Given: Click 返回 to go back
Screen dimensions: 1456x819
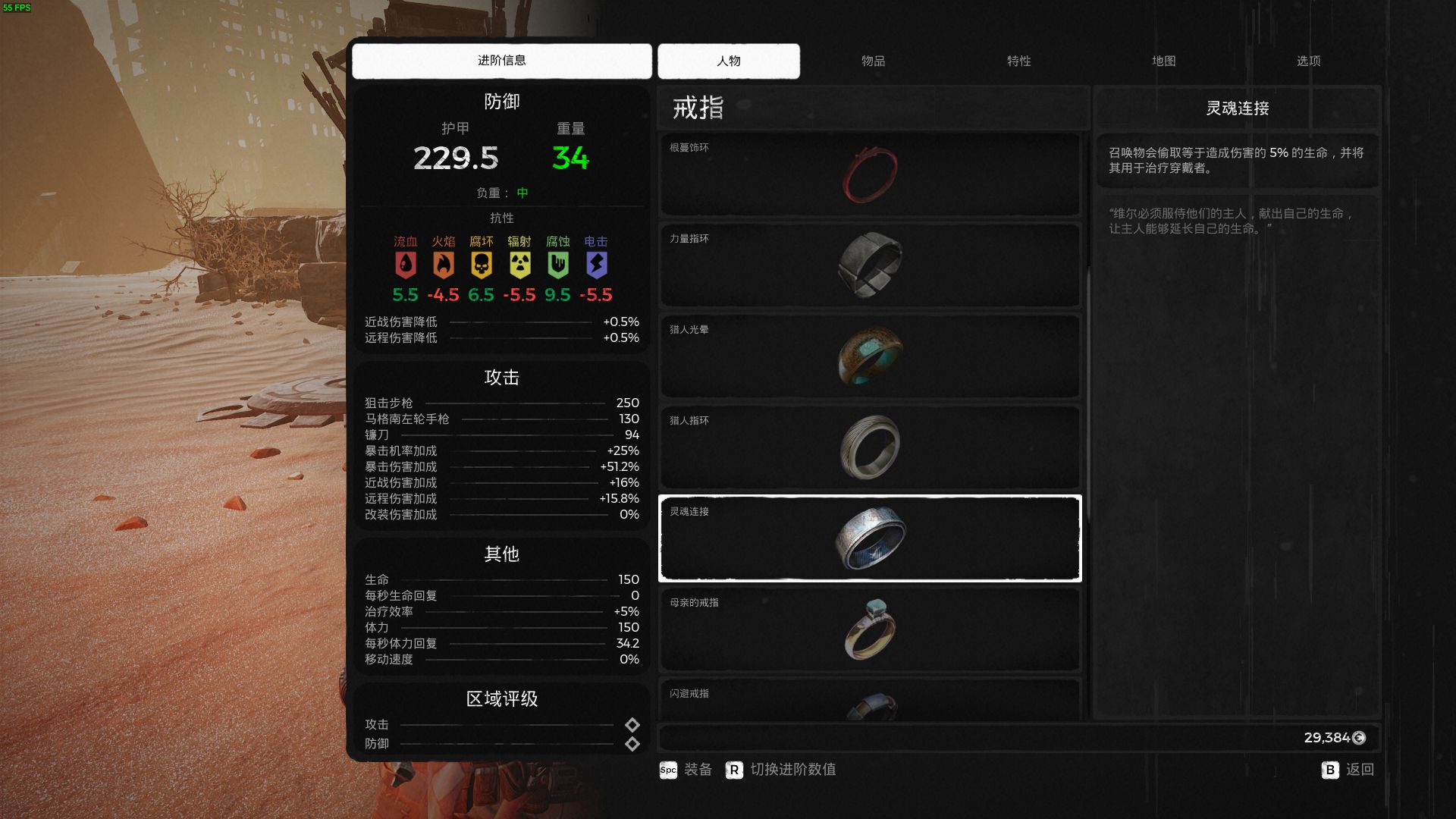Looking at the screenshot, I should (1348, 770).
